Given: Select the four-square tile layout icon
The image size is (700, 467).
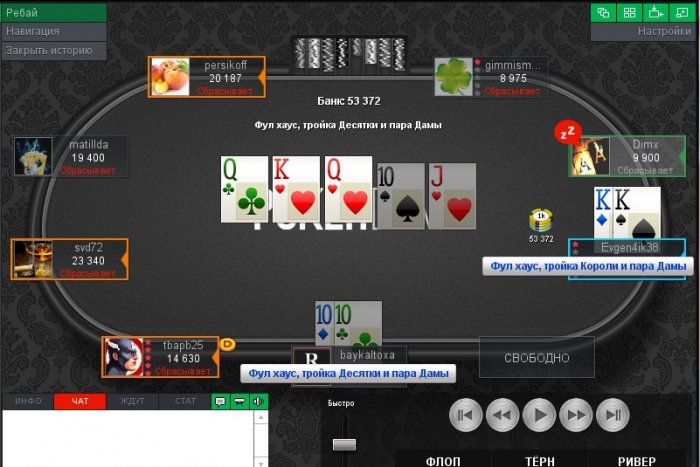Looking at the screenshot, I should coord(629,13).
